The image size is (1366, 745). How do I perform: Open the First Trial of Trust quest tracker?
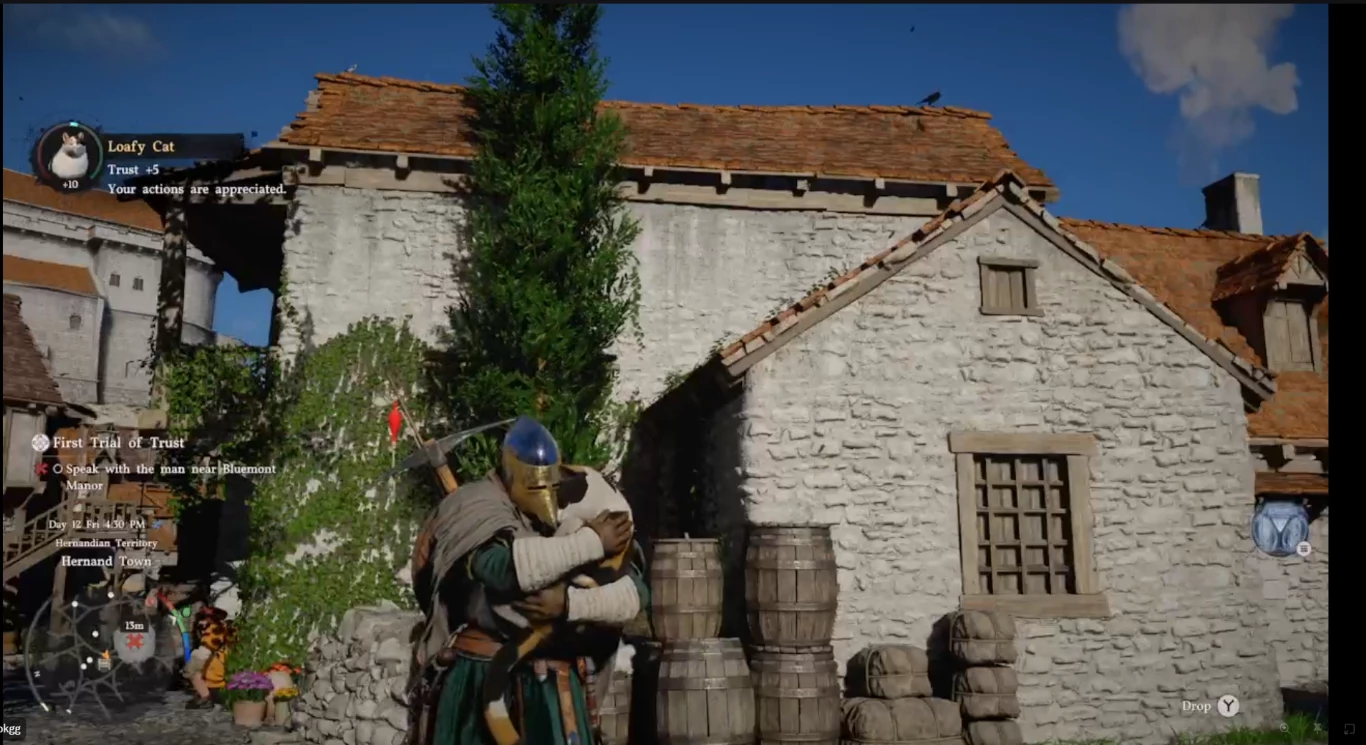click(x=118, y=442)
